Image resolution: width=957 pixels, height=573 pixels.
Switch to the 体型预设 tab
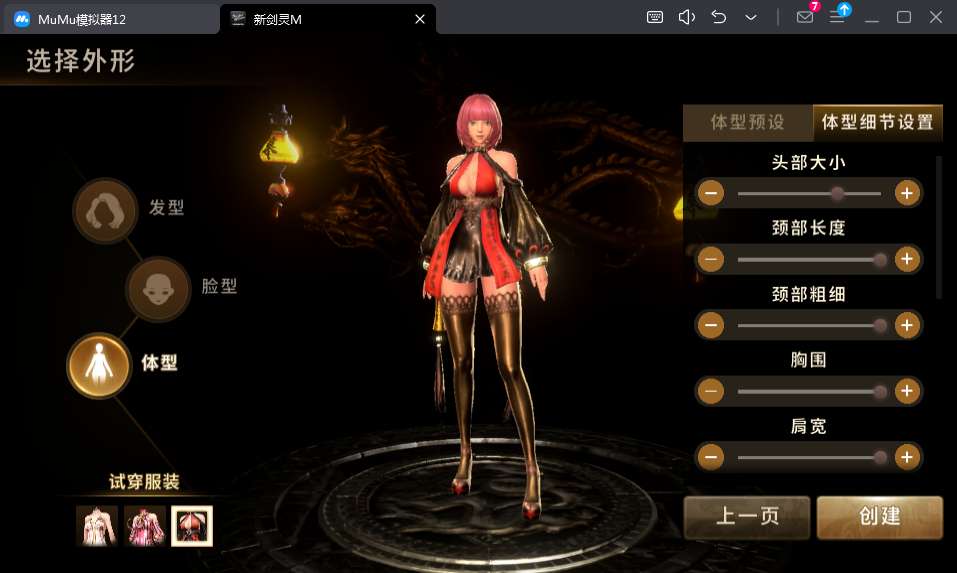747,123
